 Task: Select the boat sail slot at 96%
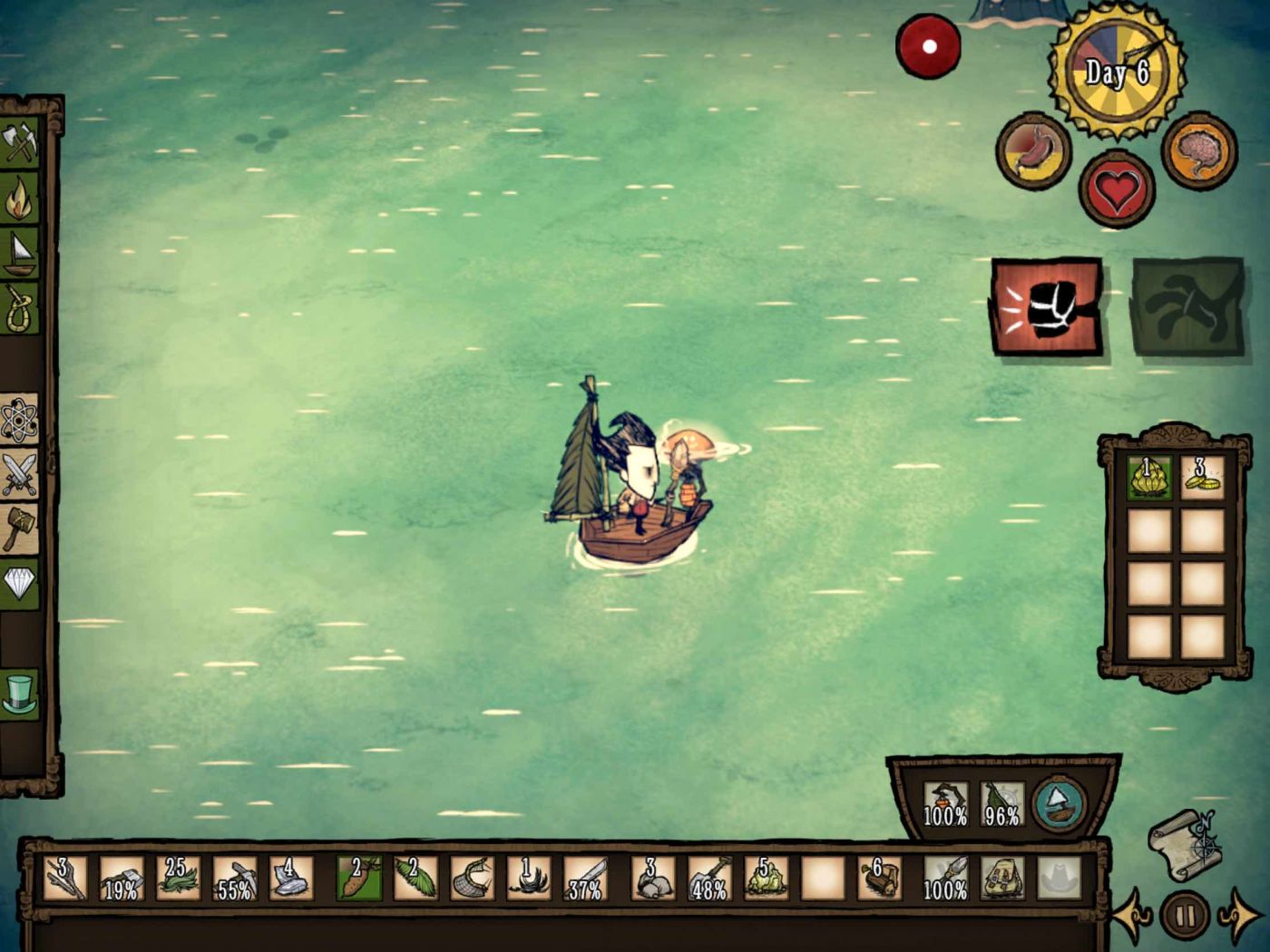click(1001, 803)
